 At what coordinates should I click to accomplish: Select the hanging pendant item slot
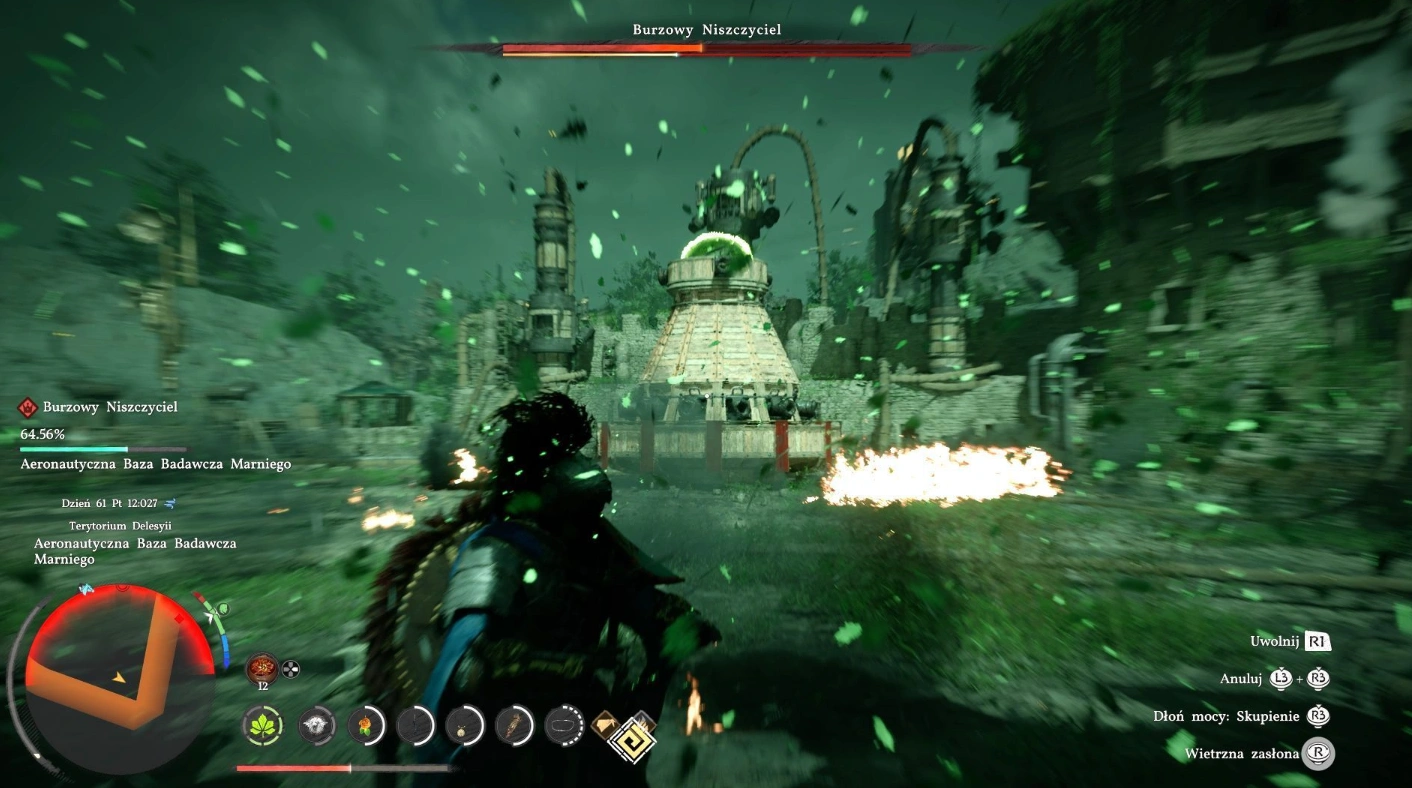(x=465, y=725)
